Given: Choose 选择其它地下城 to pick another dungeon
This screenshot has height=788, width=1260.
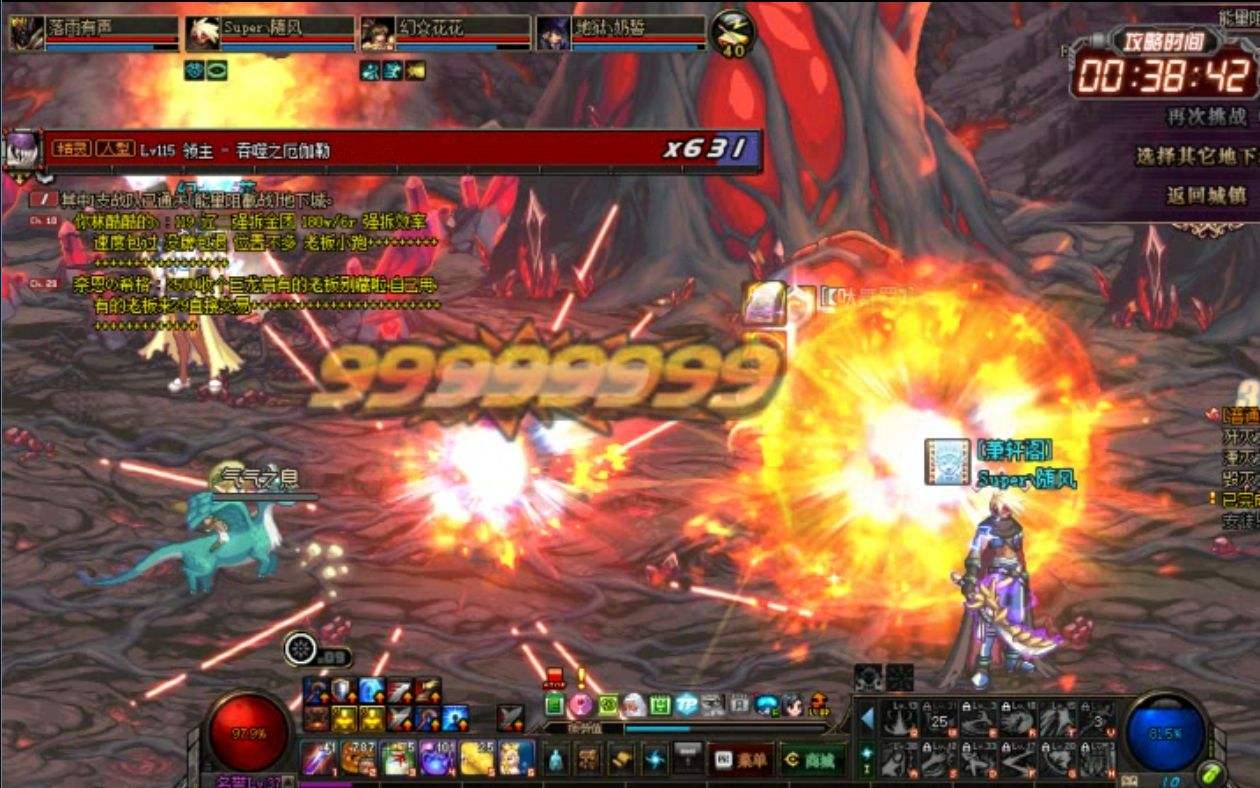Looking at the screenshot, I should 1195,157.
